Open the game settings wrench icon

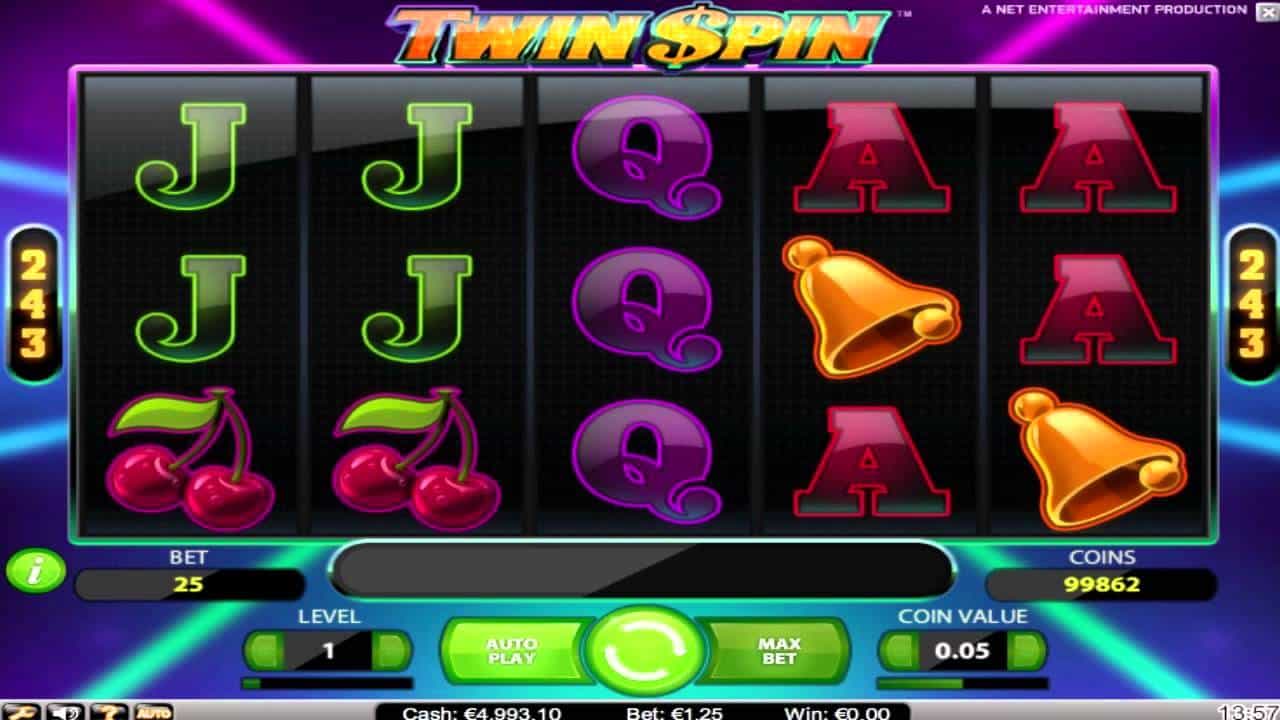18,710
